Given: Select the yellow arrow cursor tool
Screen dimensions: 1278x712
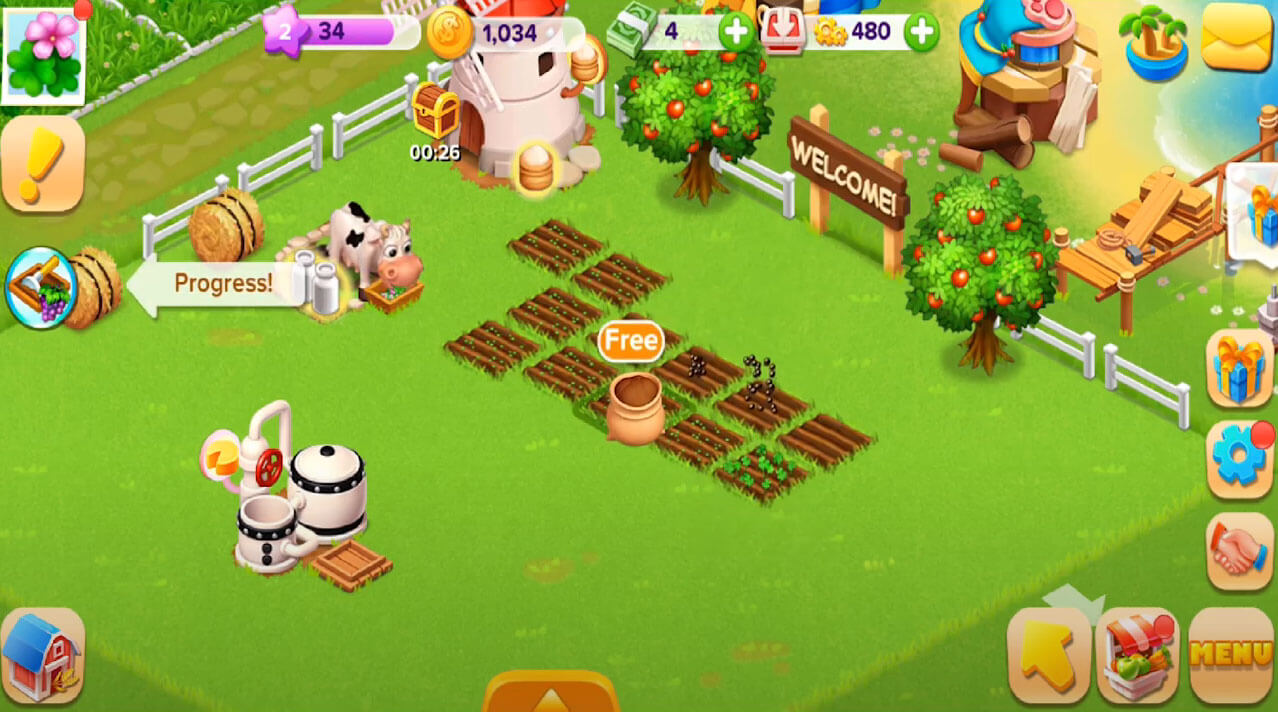Looking at the screenshot, I should click(x=1049, y=654).
